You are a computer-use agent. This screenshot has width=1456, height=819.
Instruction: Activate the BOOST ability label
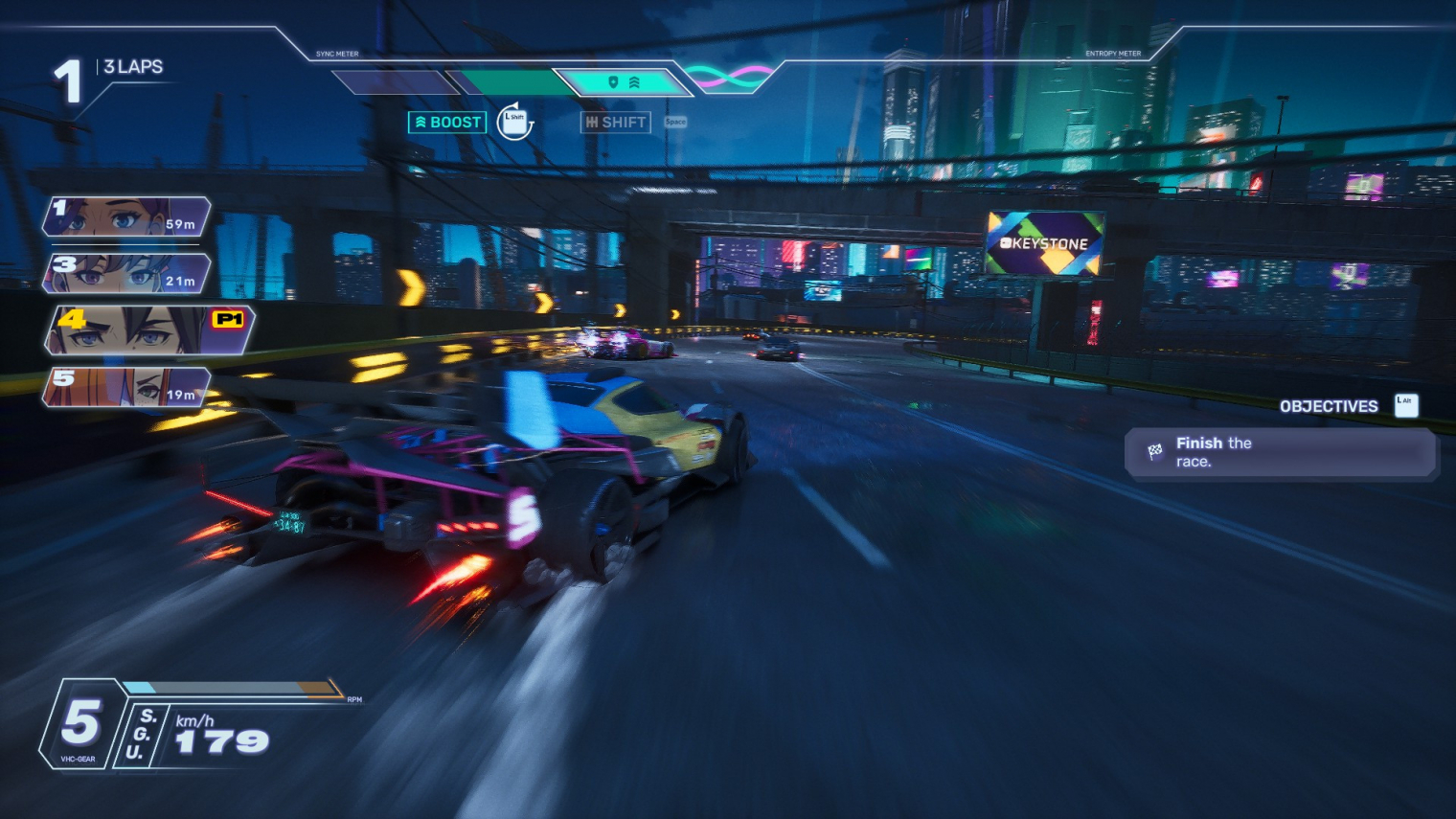[x=447, y=123]
